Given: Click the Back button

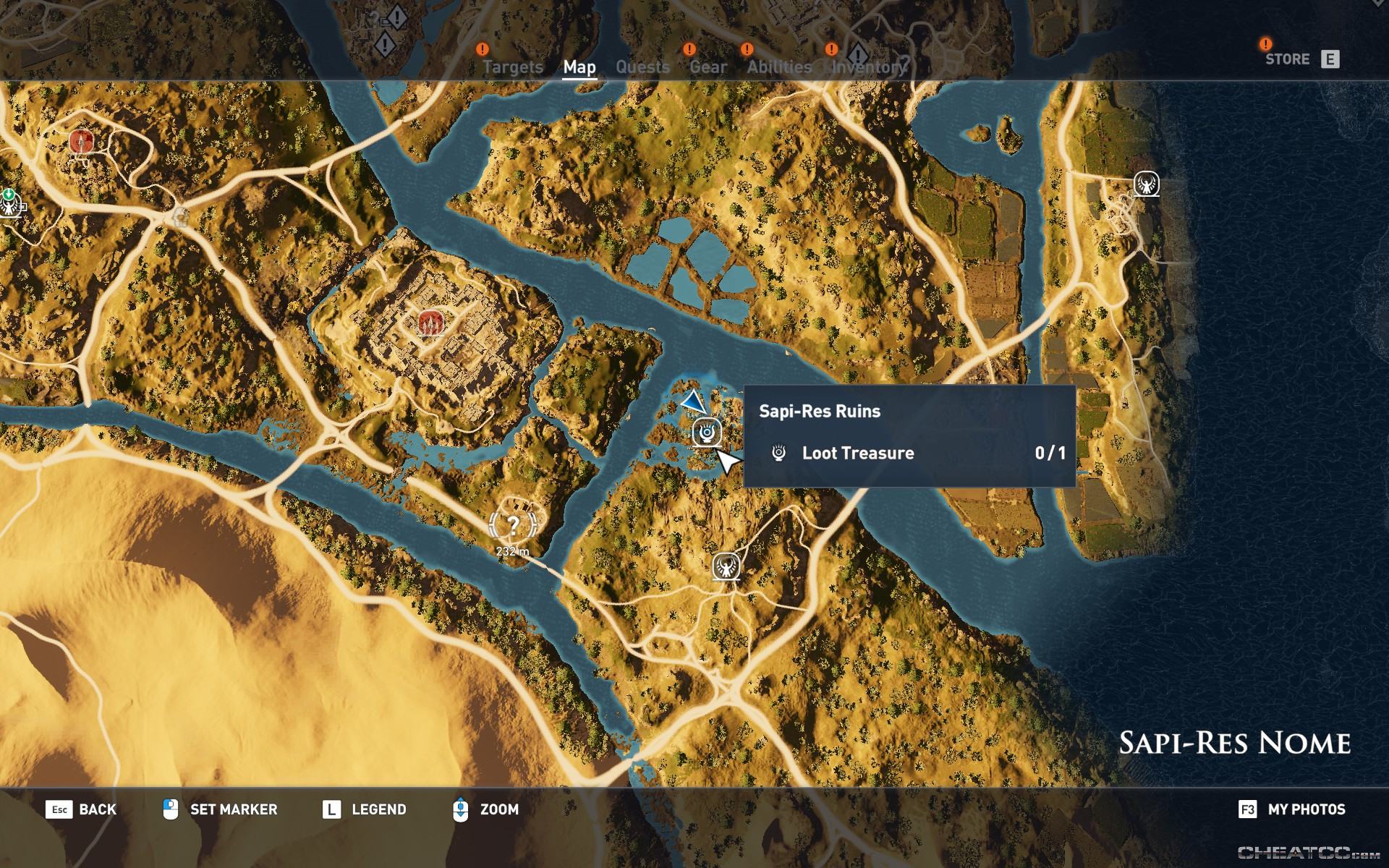Looking at the screenshot, I should pos(81,809).
